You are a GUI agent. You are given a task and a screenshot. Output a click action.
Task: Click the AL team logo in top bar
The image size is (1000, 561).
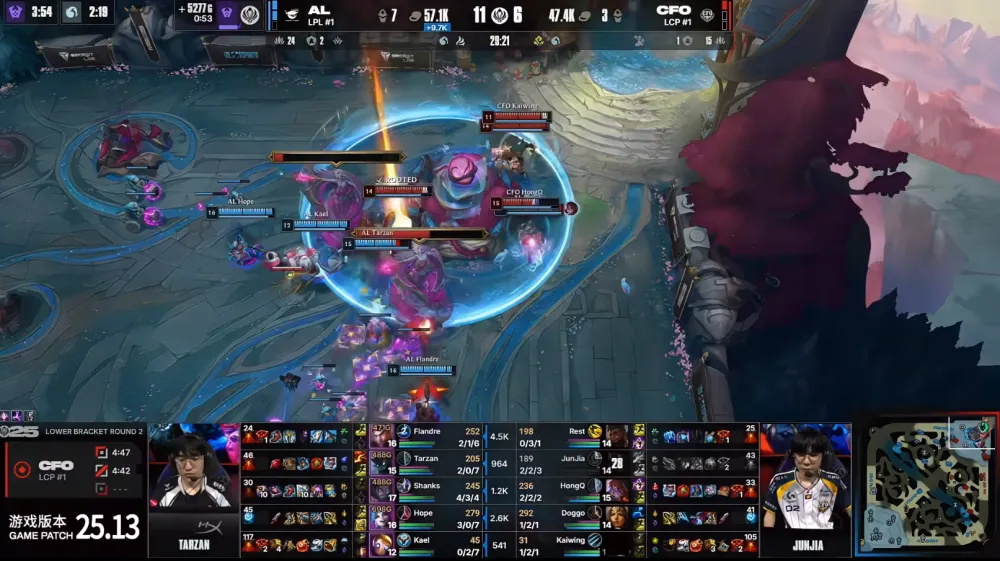[x=291, y=15]
